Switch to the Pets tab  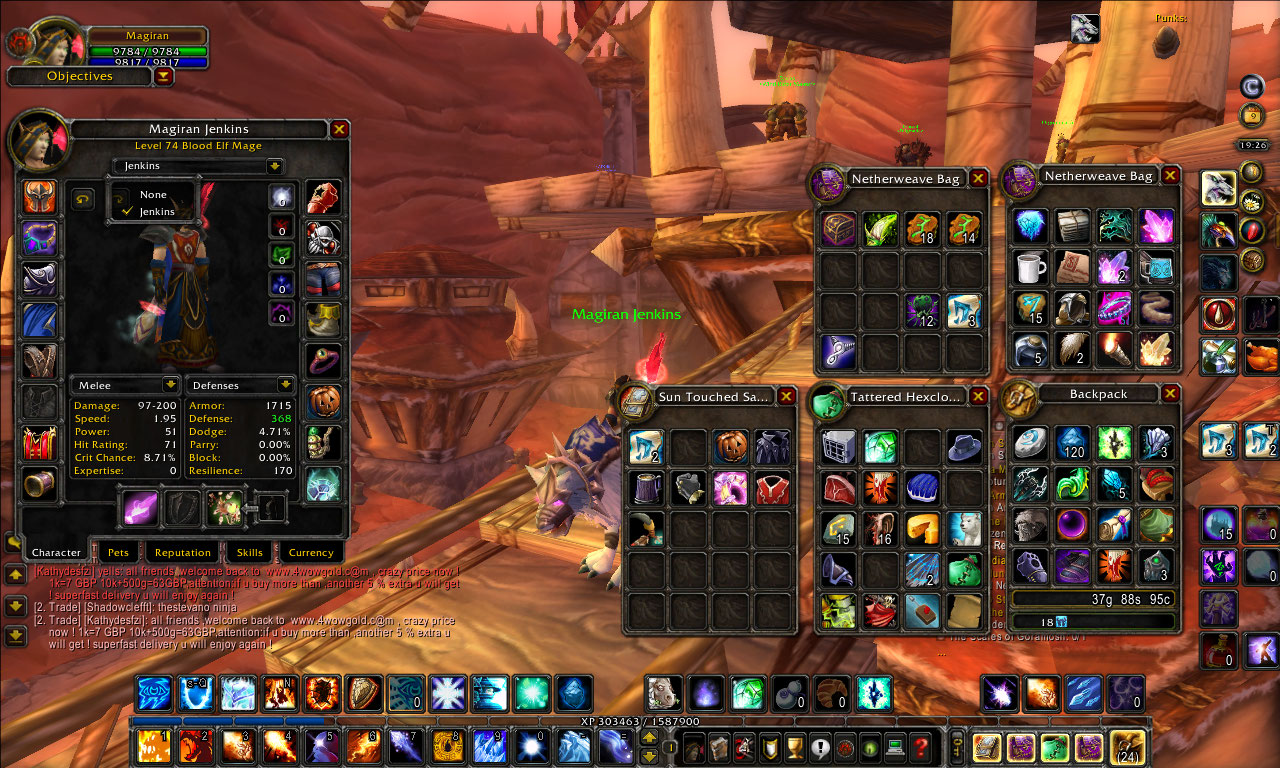(x=119, y=552)
